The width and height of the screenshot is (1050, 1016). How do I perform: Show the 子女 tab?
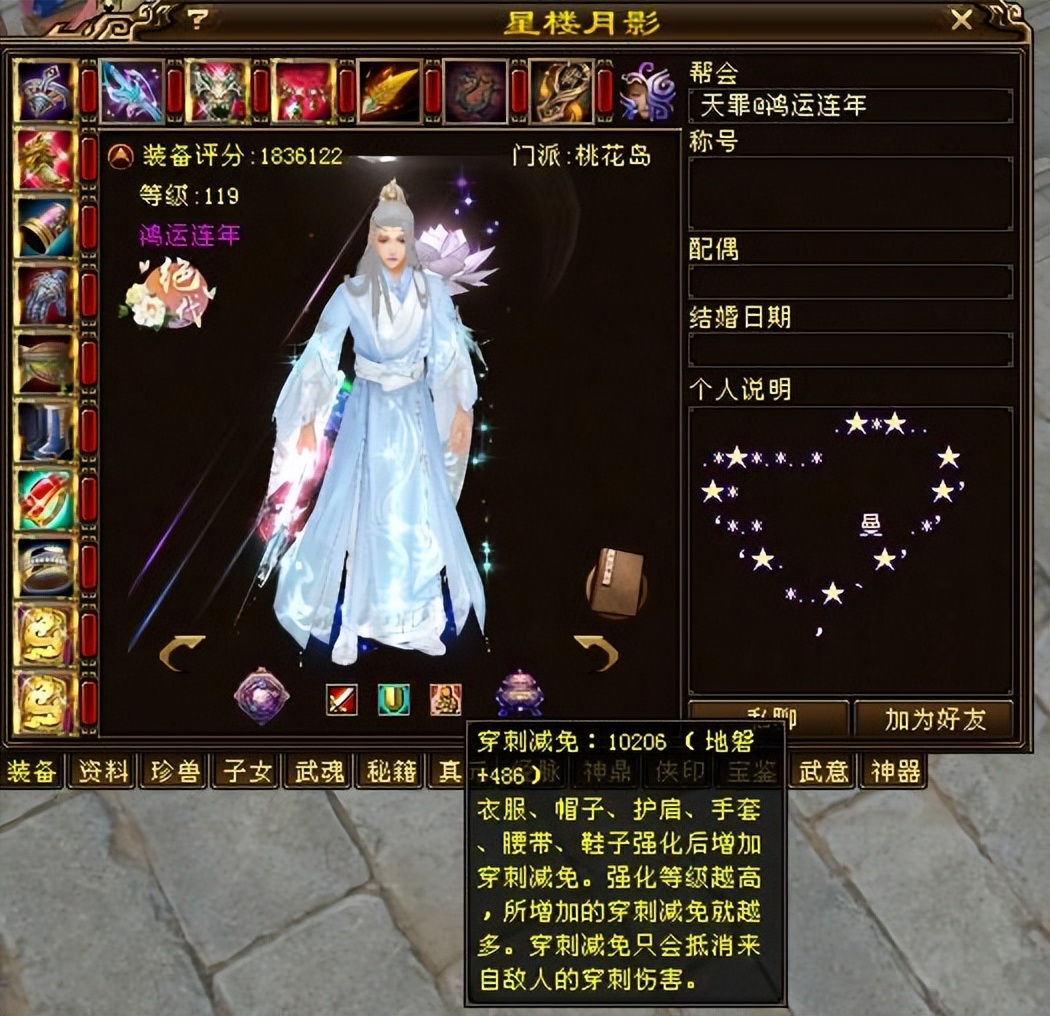tap(248, 771)
